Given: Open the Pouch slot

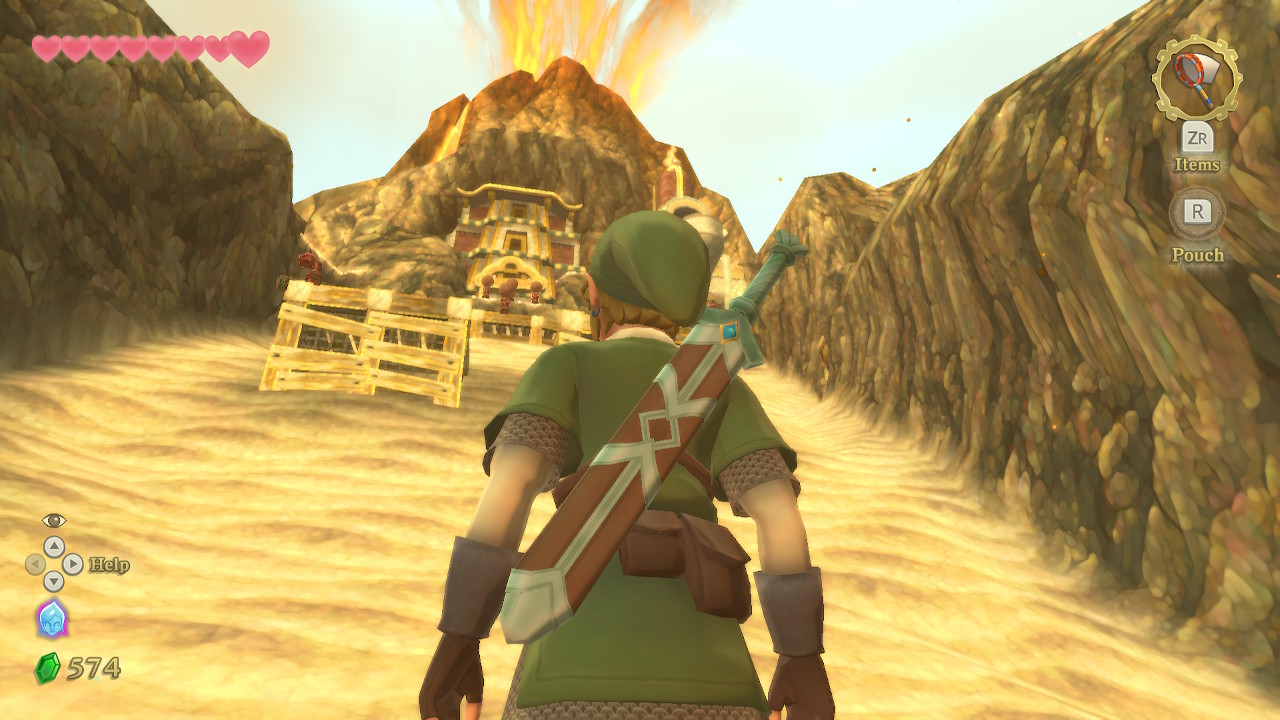Looking at the screenshot, I should pos(1197,213).
